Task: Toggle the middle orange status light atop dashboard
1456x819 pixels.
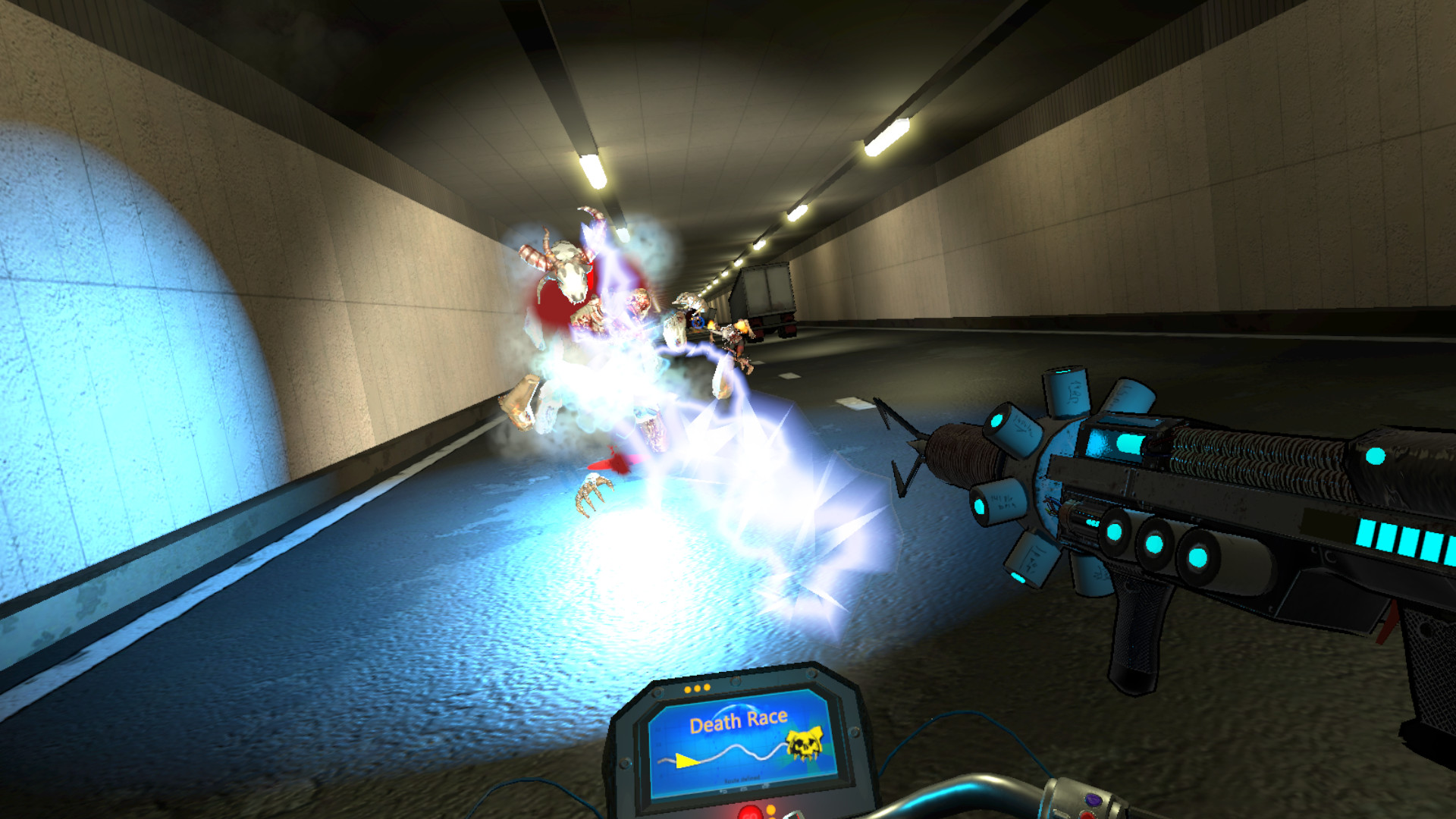Action: pyautogui.click(x=697, y=688)
